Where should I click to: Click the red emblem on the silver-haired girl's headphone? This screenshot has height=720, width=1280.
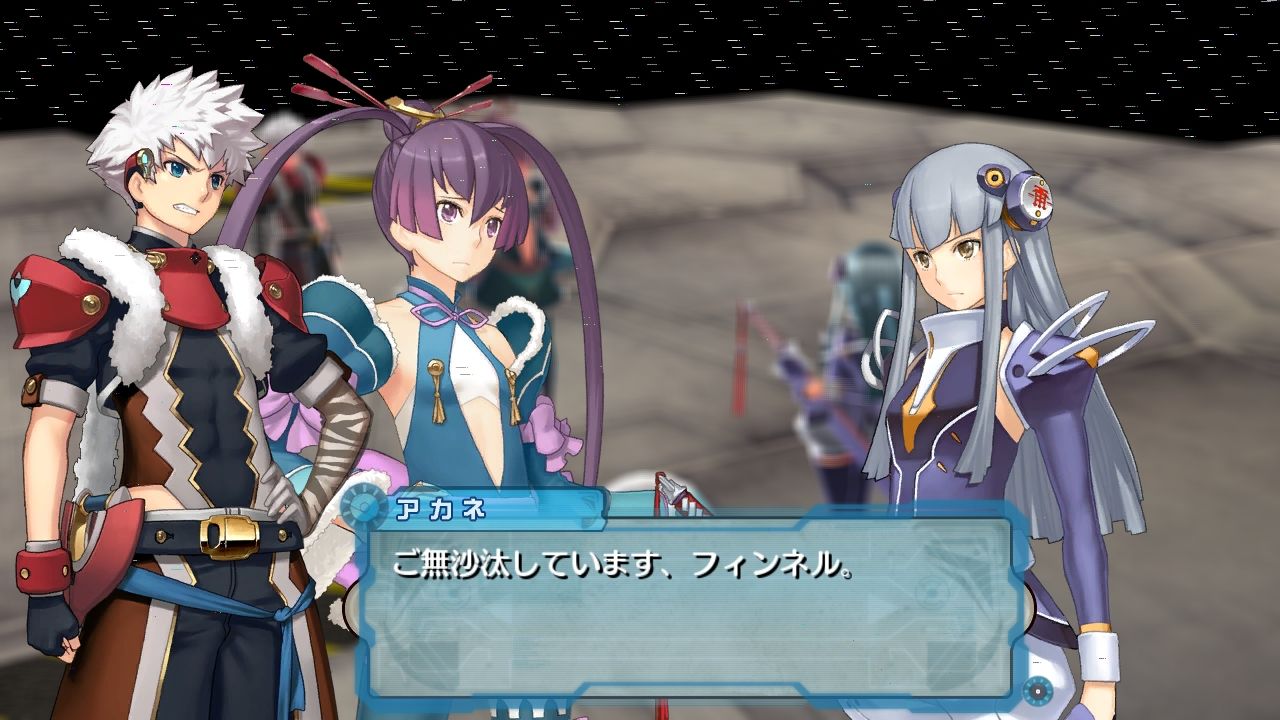(1040, 196)
